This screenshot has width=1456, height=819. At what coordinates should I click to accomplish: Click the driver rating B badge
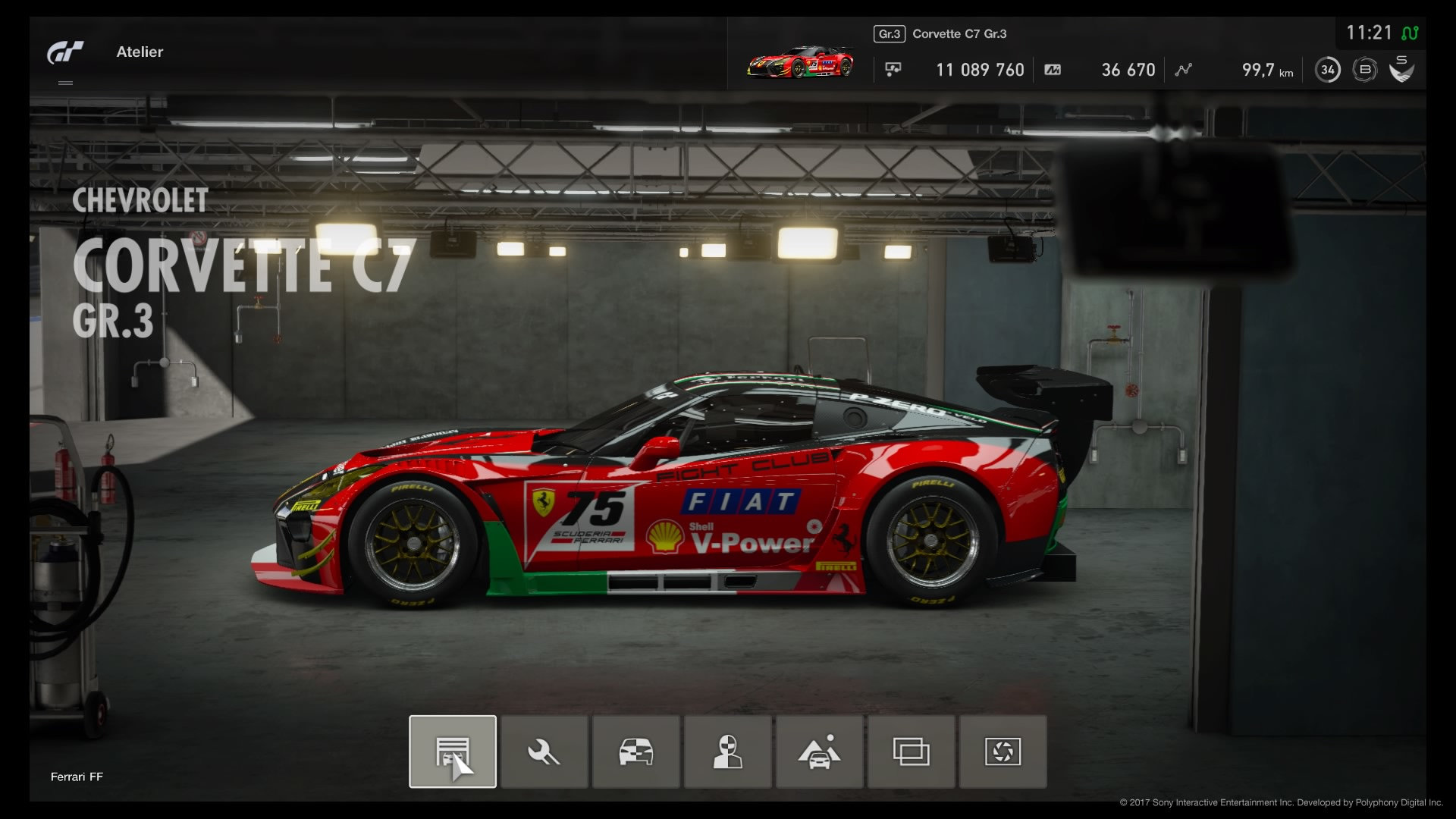coord(1365,70)
